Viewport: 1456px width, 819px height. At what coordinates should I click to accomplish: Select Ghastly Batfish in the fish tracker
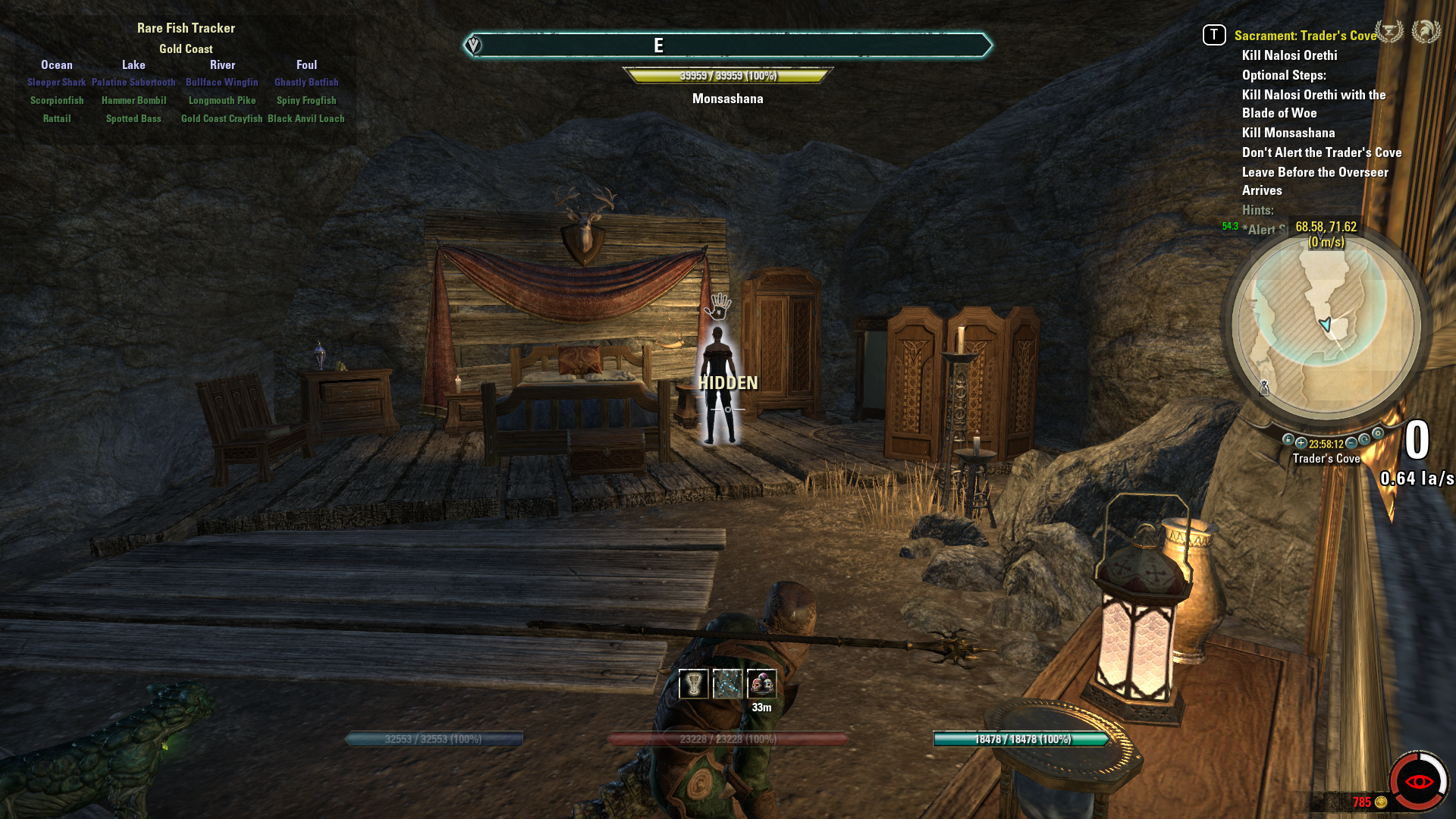point(306,83)
